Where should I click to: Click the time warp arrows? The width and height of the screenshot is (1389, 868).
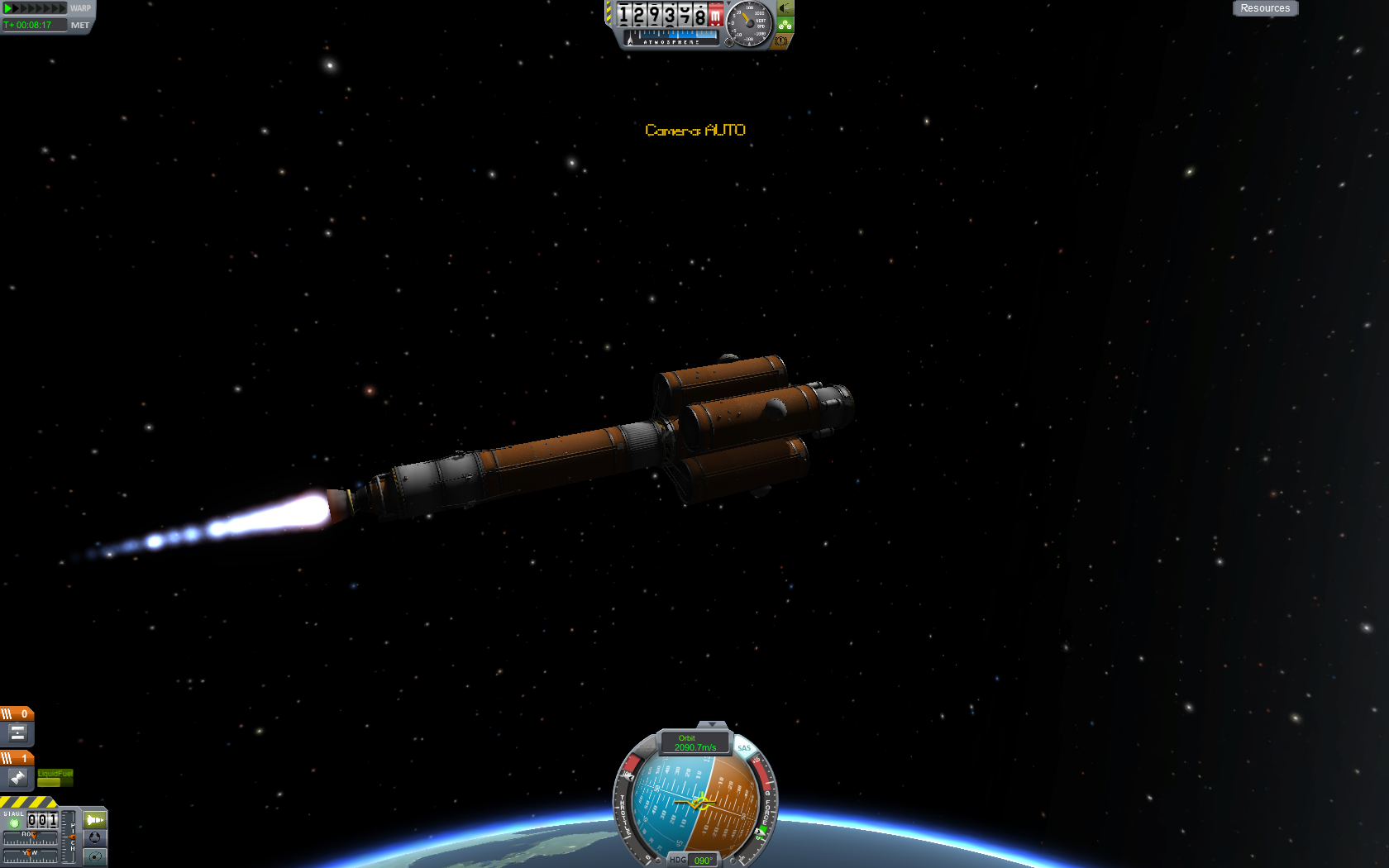pos(35,8)
